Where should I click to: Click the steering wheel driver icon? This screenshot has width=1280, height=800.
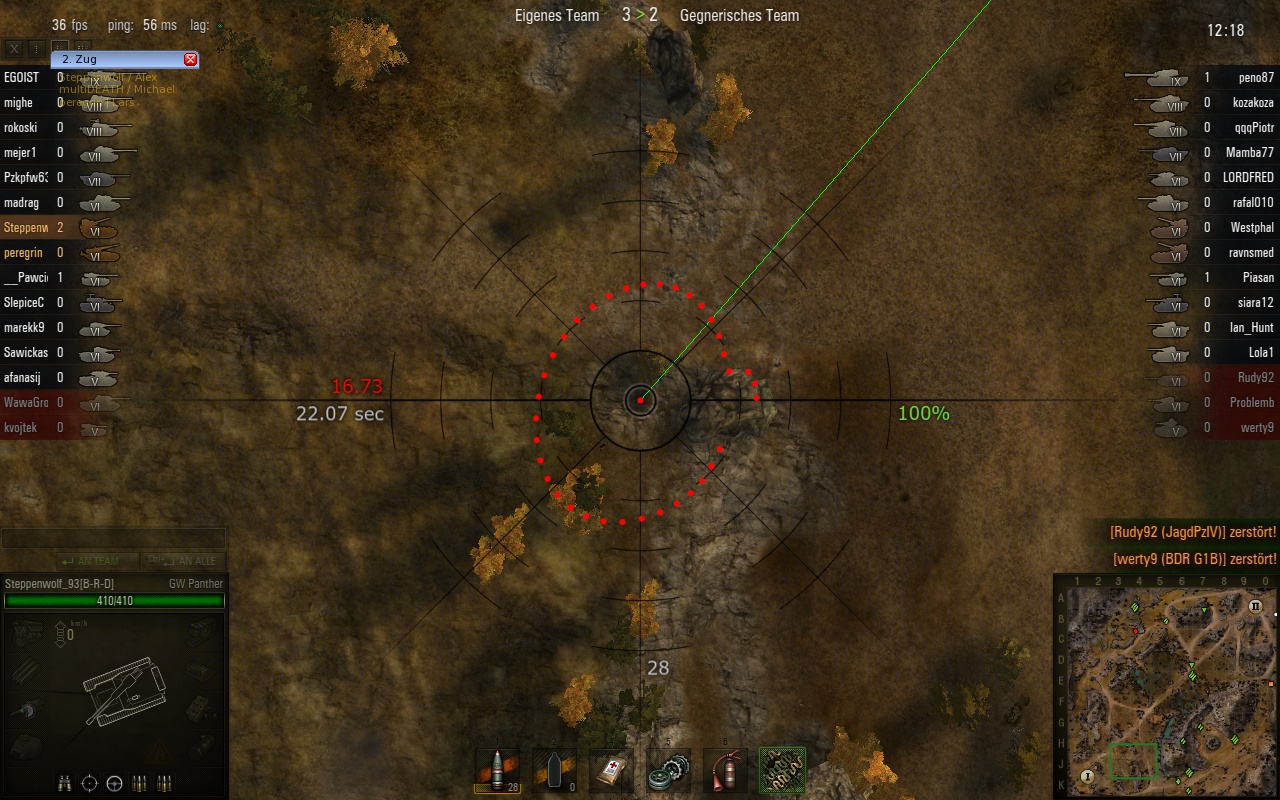[114, 782]
